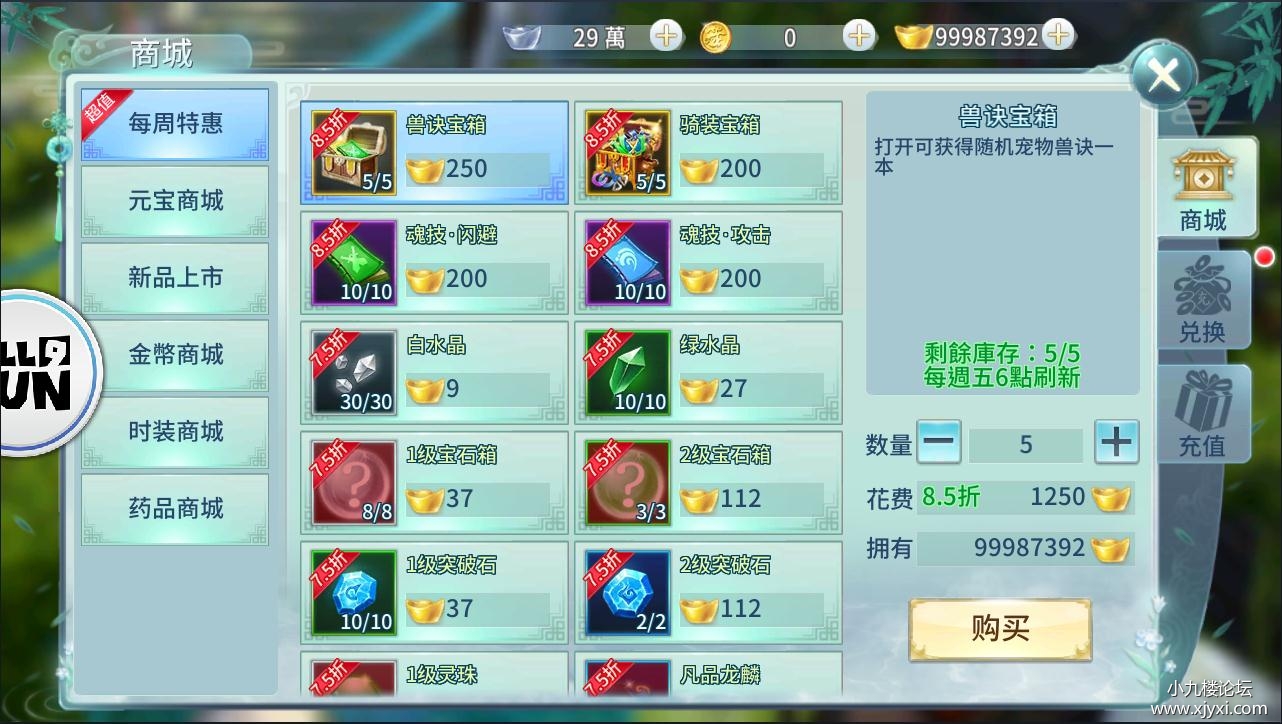This screenshot has height=724, width=1282.
Task: Open the 时装商城 category
Action: pyautogui.click(x=175, y=432)
